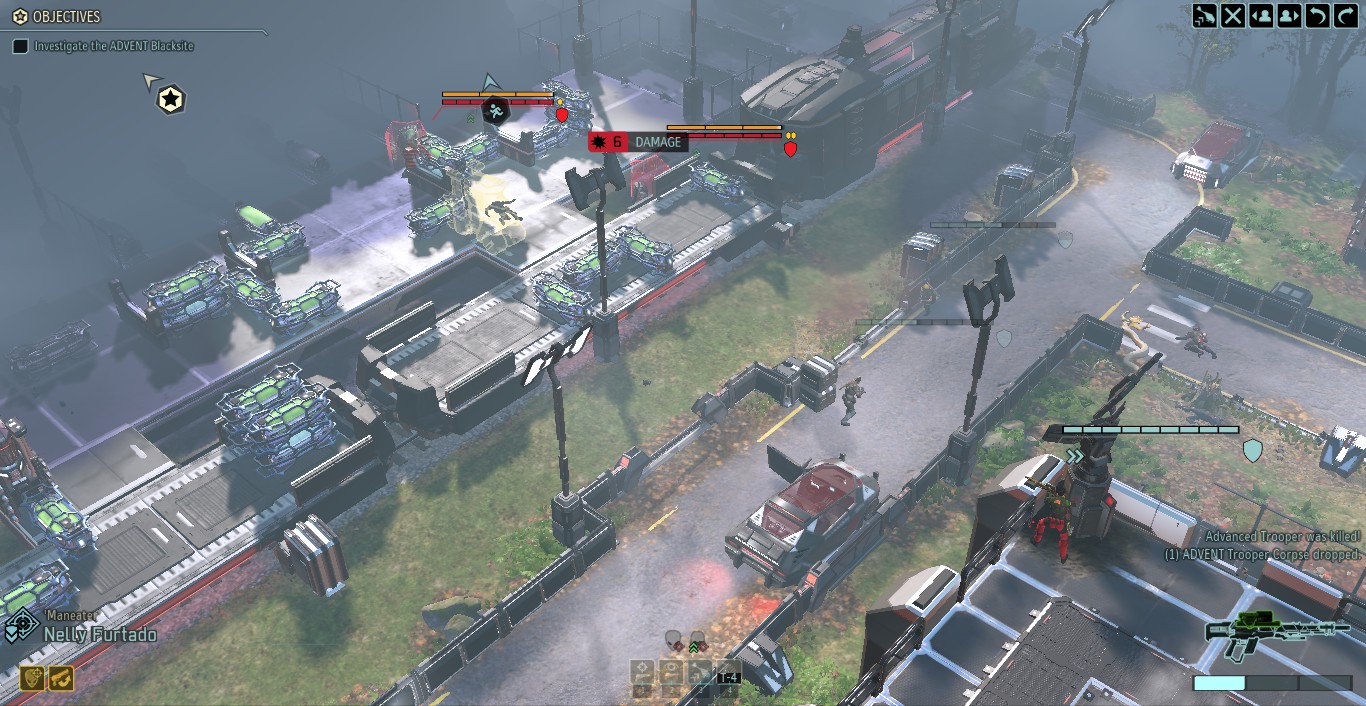Target the enemy head with green chevrons
Screen dimensions: 1366x706
697,638
